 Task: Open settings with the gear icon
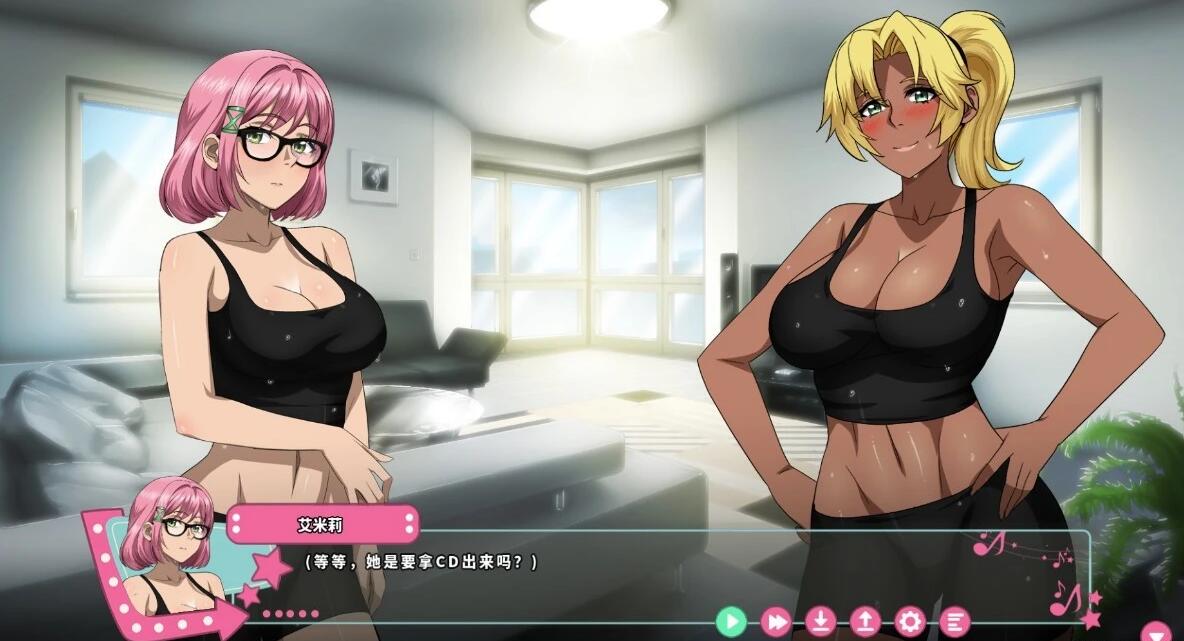909,622
